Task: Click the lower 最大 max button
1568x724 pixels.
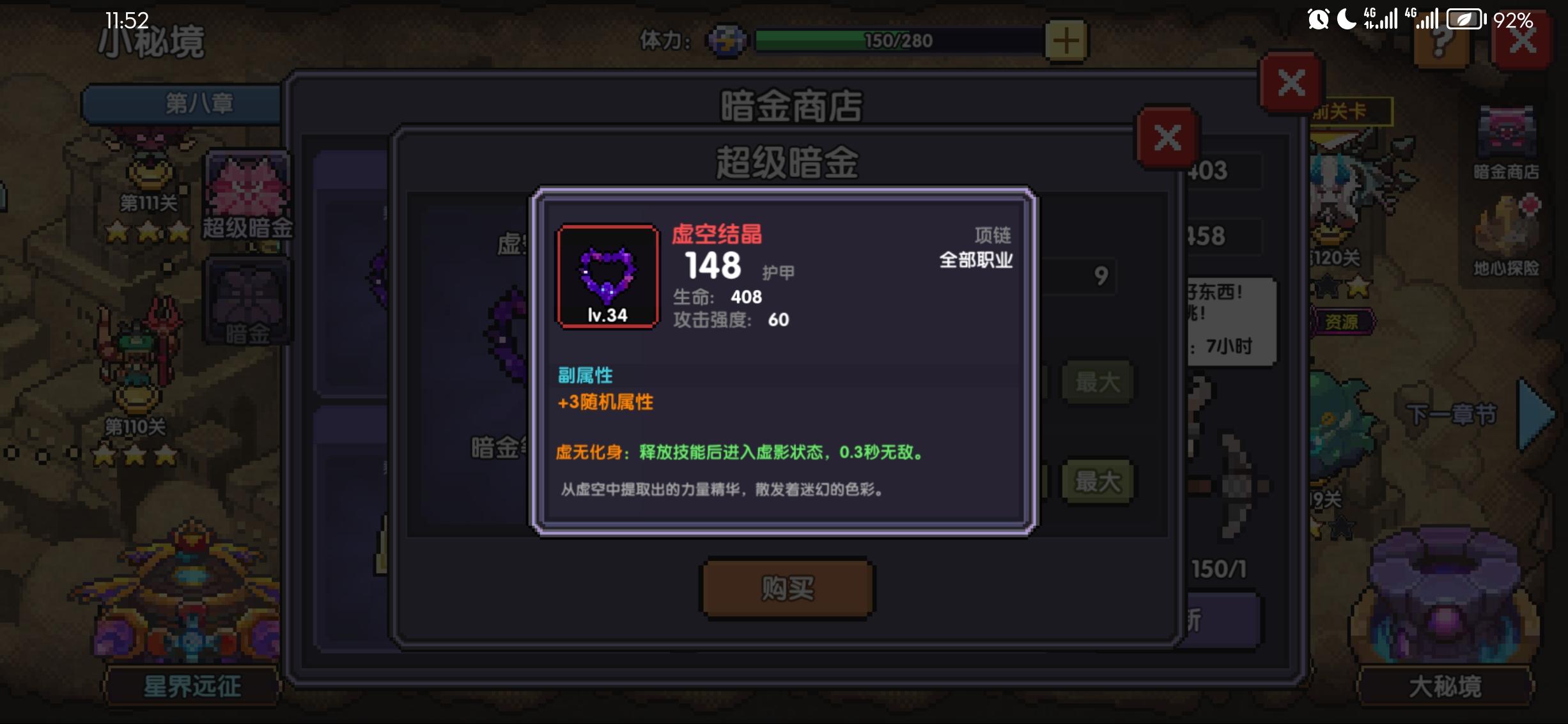Action: [1098, 484]
